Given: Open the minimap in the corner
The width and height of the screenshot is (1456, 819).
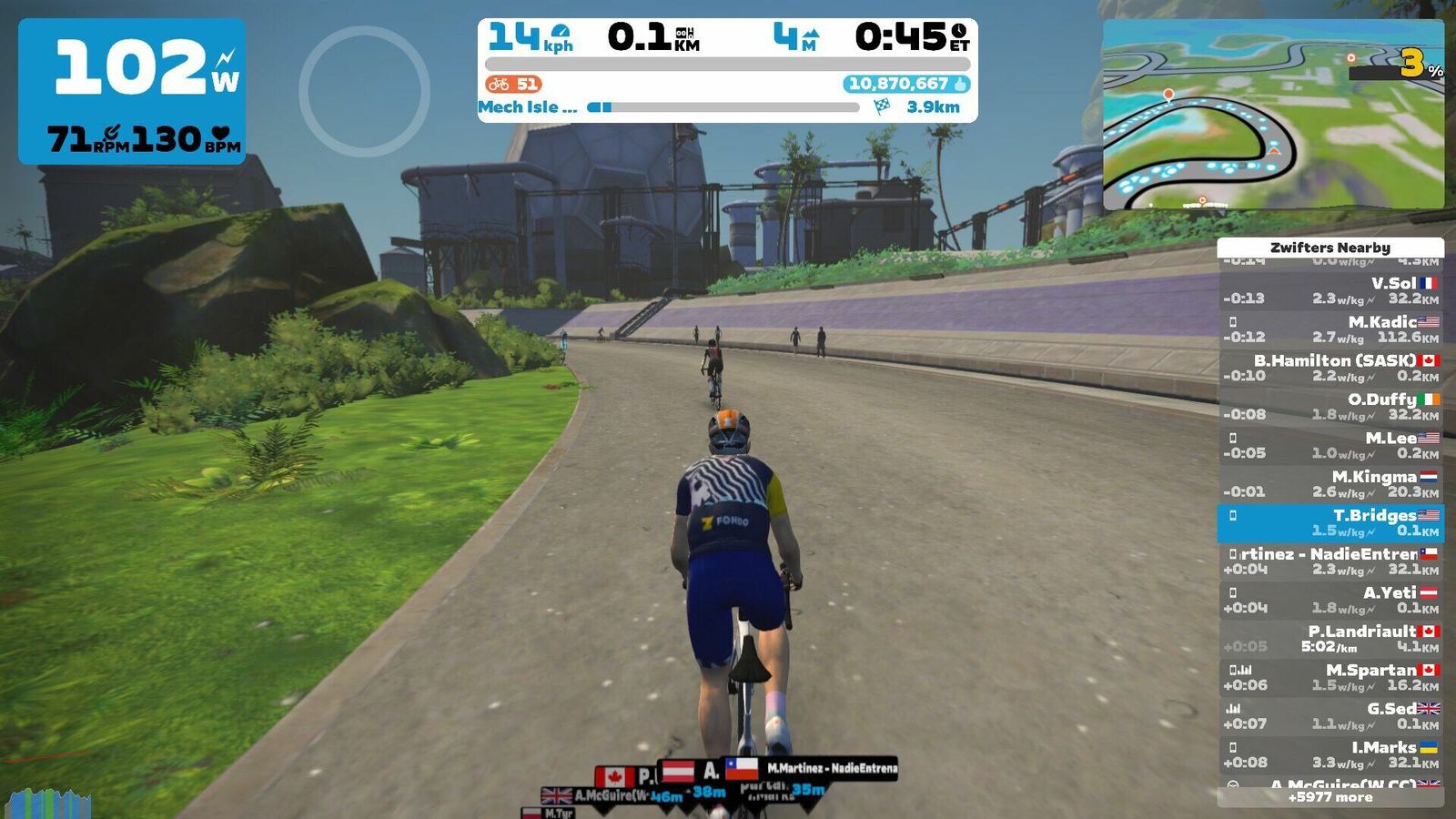Looking at the screenshot, I should 1272,115.
